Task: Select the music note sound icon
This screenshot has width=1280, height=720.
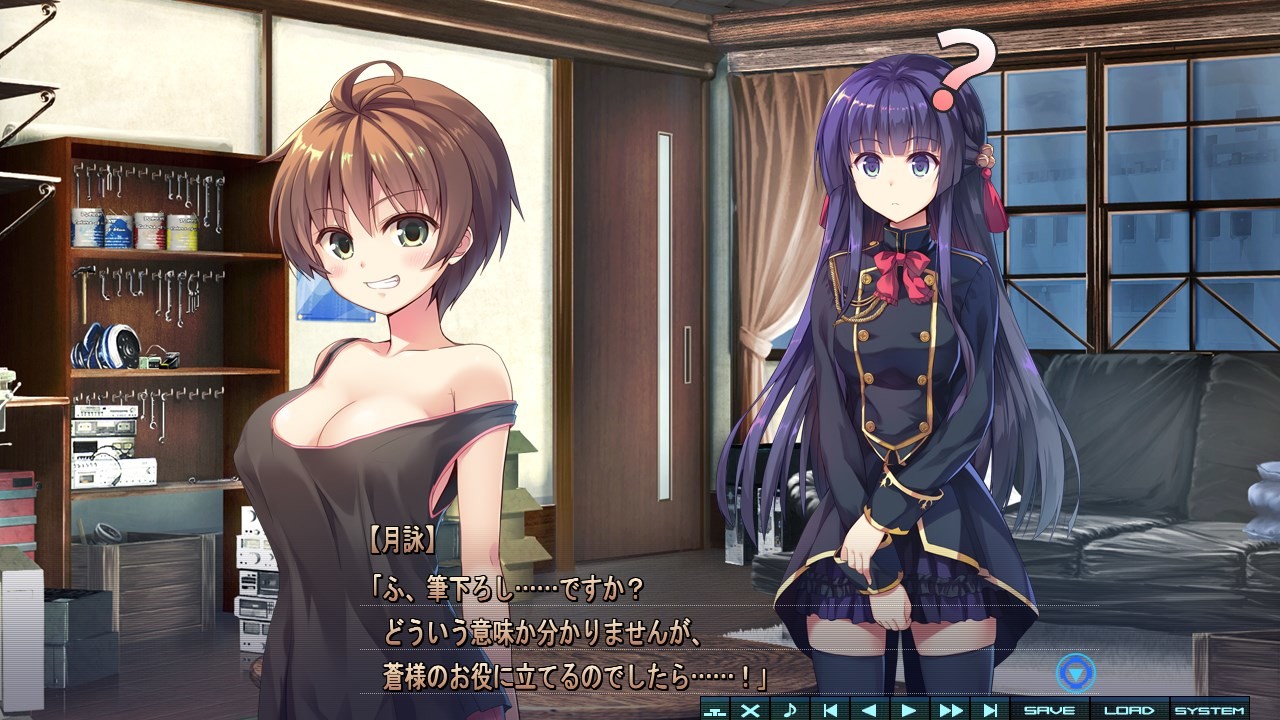Action: (x=790, y=708)
